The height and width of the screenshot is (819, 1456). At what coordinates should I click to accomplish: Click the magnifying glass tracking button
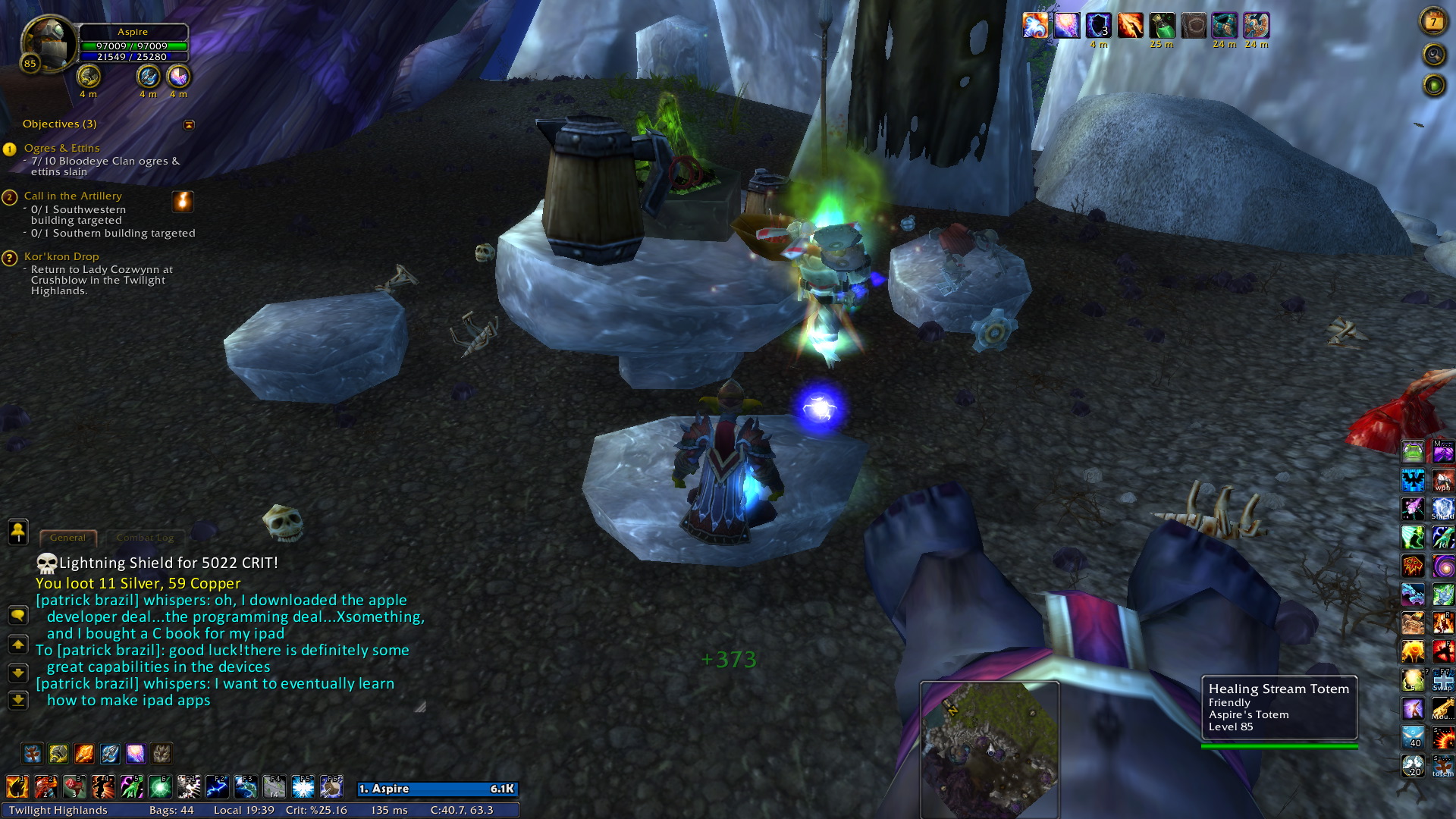click(1433, 55)
